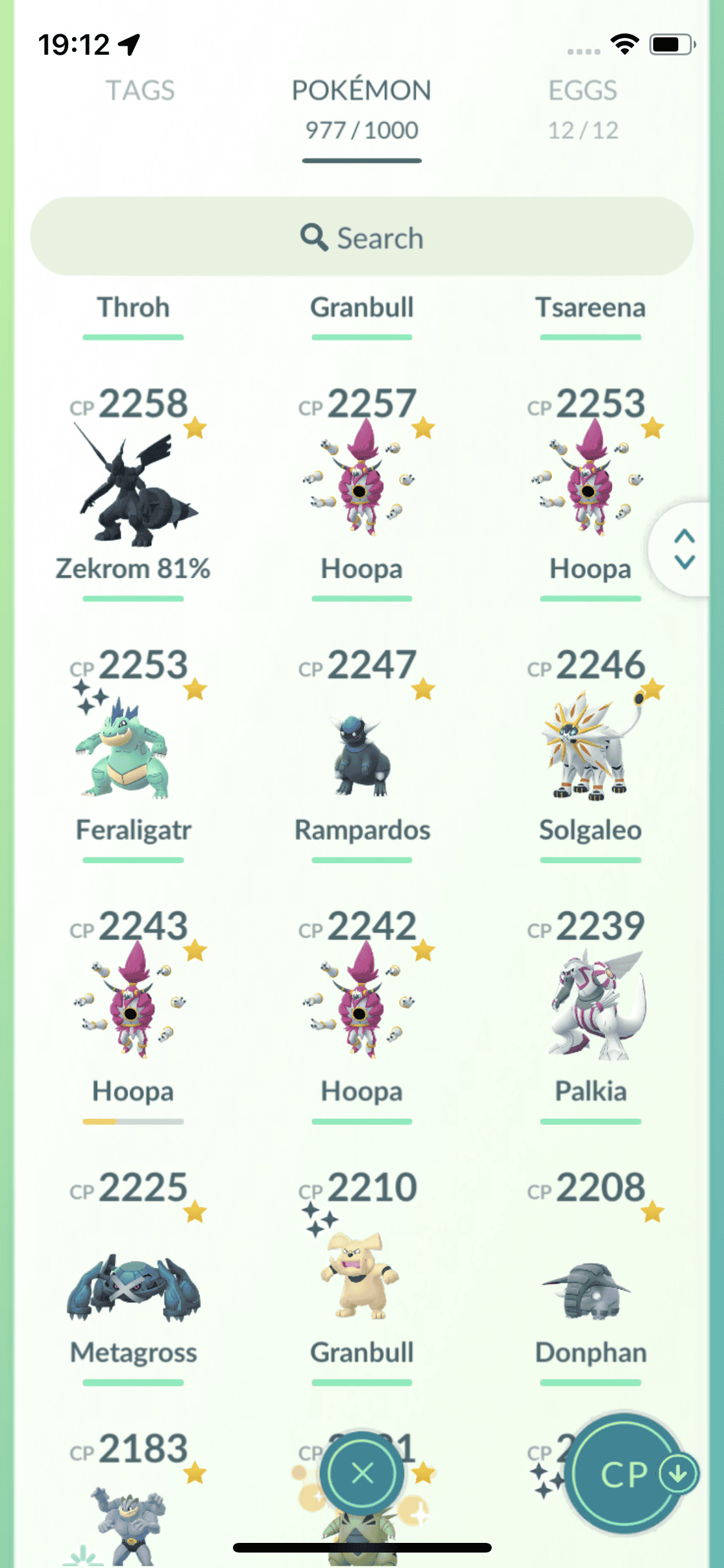This screenshot has height=1568, width=724.
Task: Switch to the TAGS tab
Action: click(x=140, y=91)
